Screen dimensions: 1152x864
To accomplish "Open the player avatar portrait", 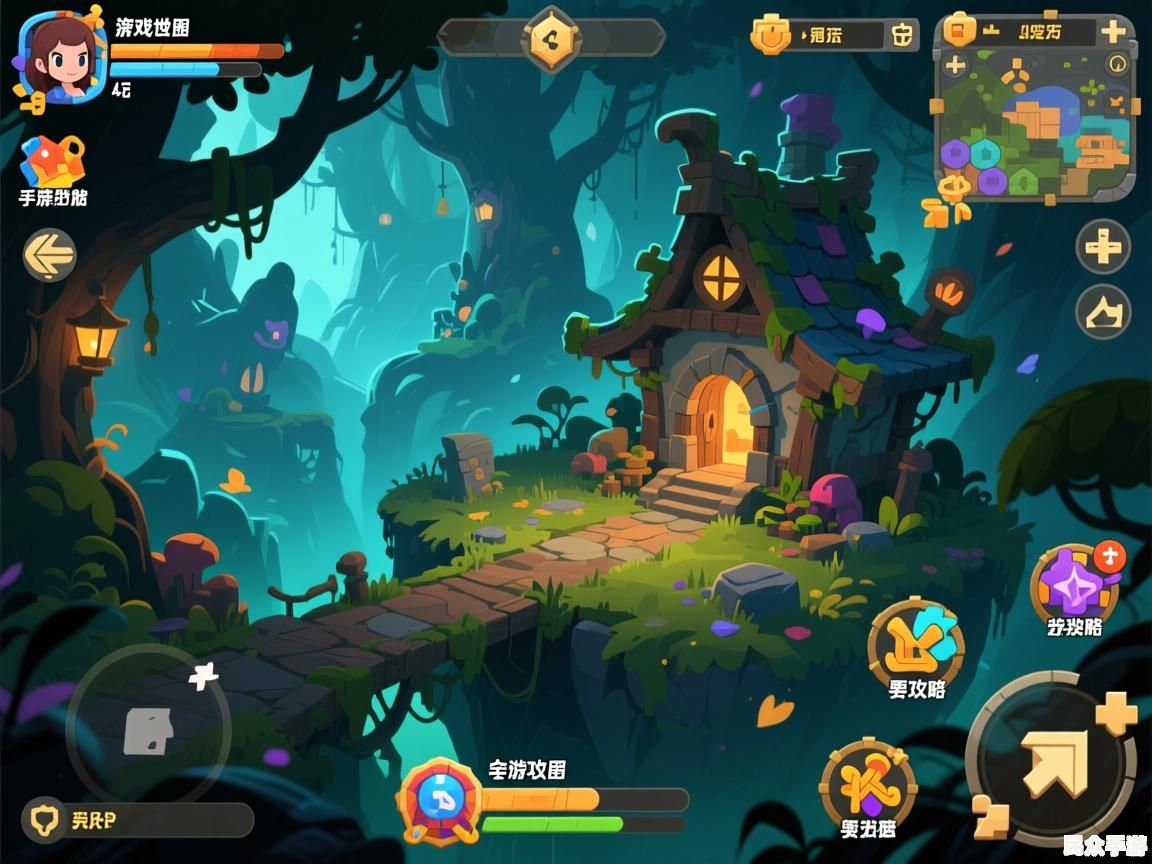I will click(62, 57).
